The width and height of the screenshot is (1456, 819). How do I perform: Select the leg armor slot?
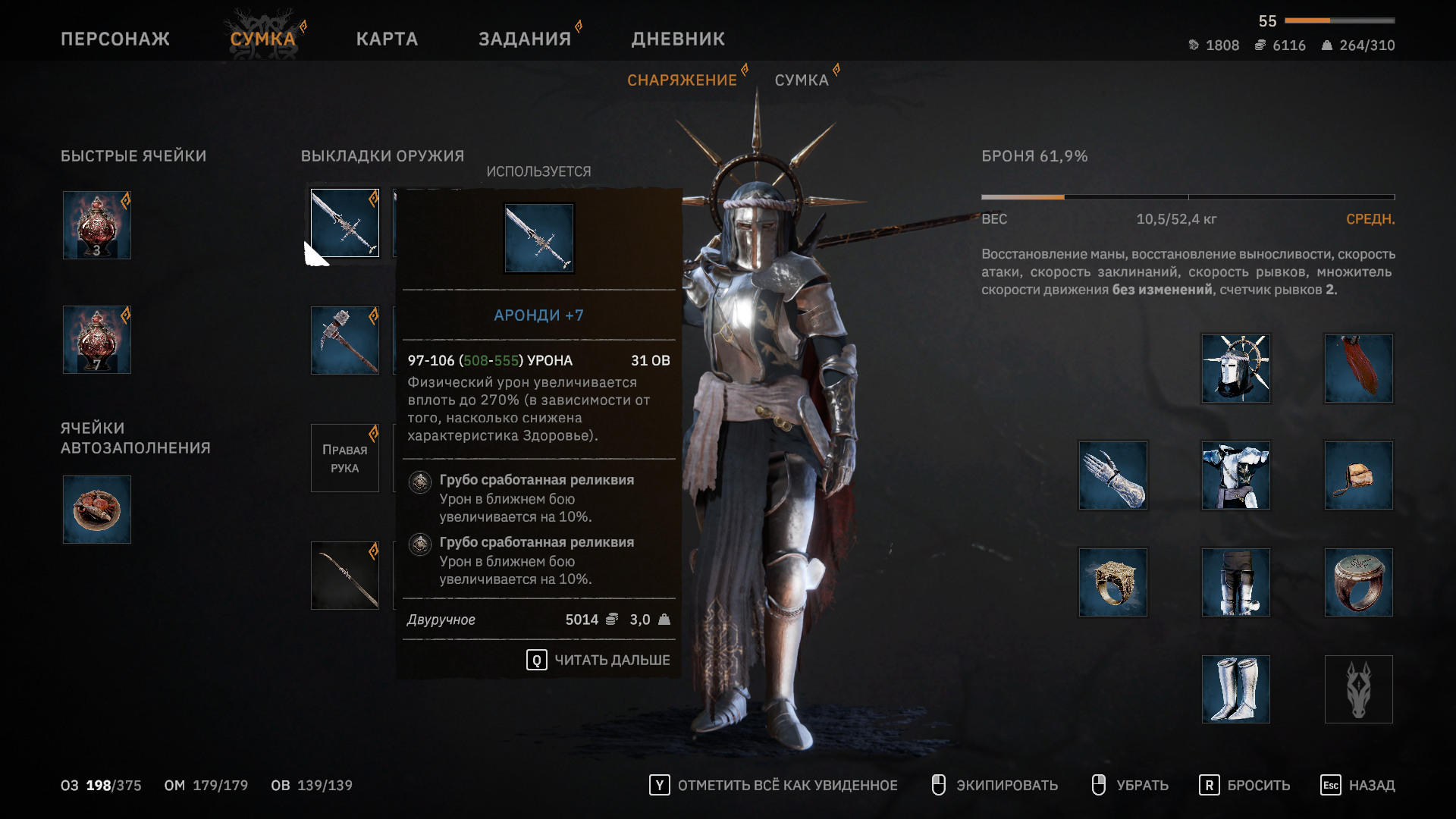coord(1236,582)
